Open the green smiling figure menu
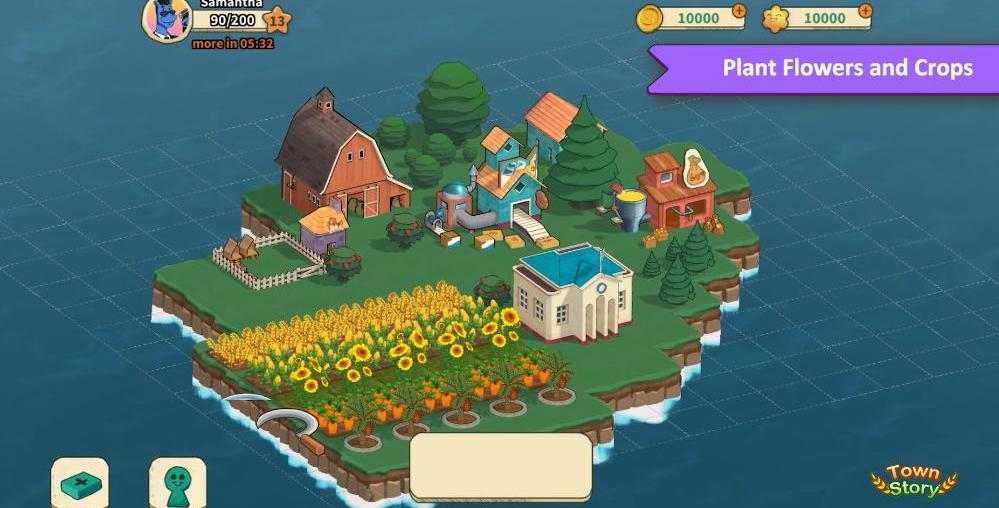 tap(177, 484)
